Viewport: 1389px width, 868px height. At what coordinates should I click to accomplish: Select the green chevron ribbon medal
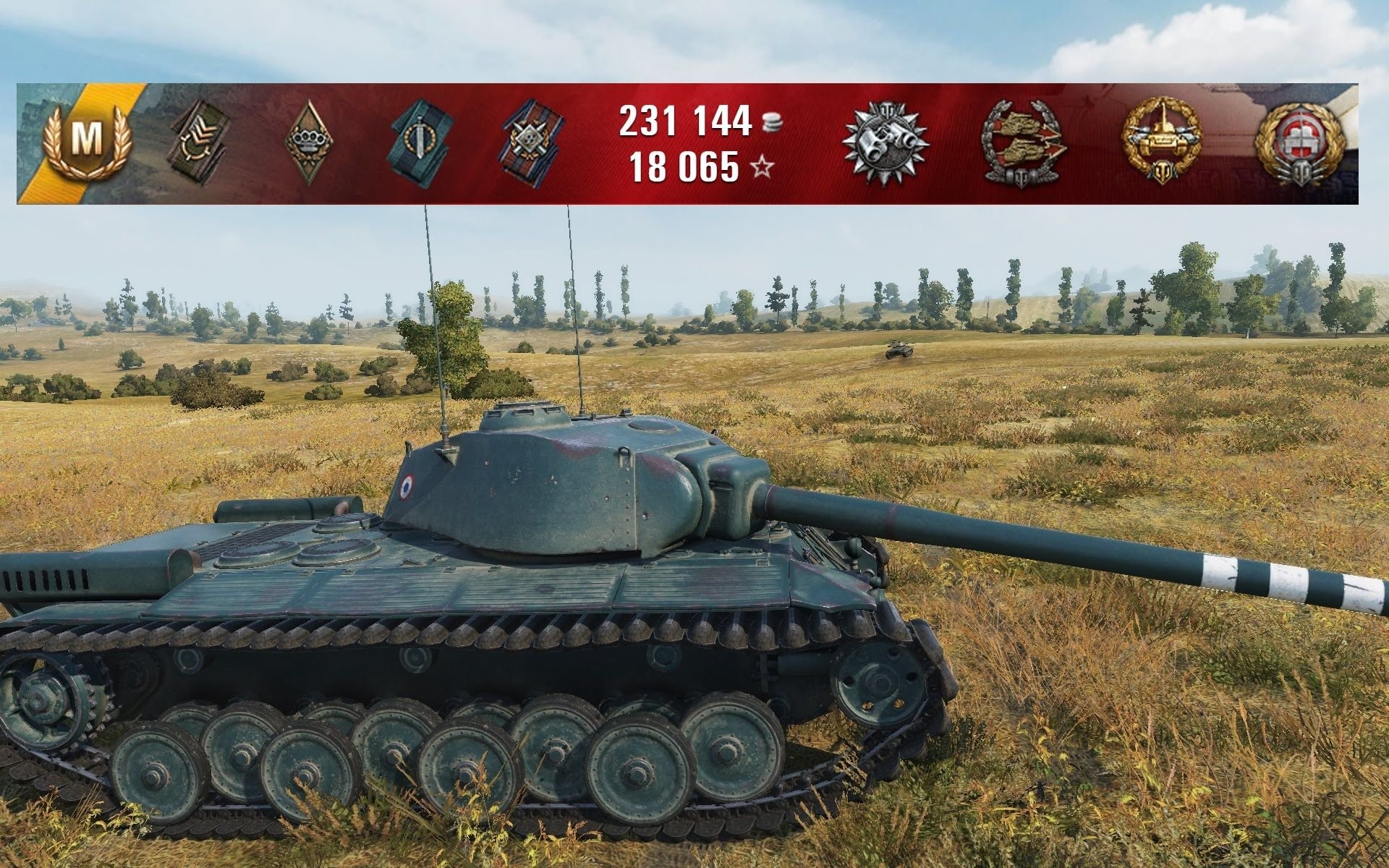198,144
